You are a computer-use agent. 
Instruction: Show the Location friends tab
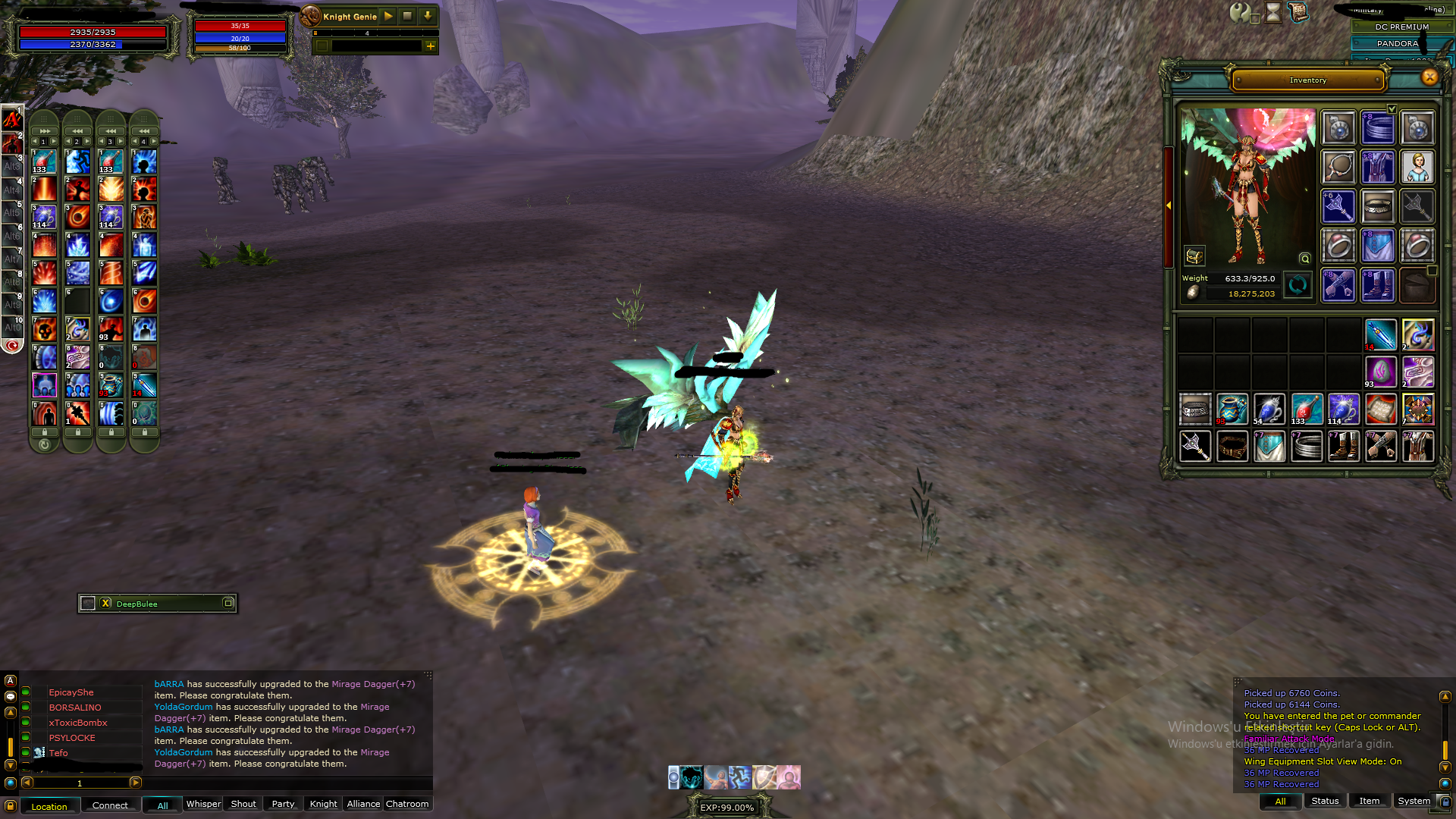point(49,806)
